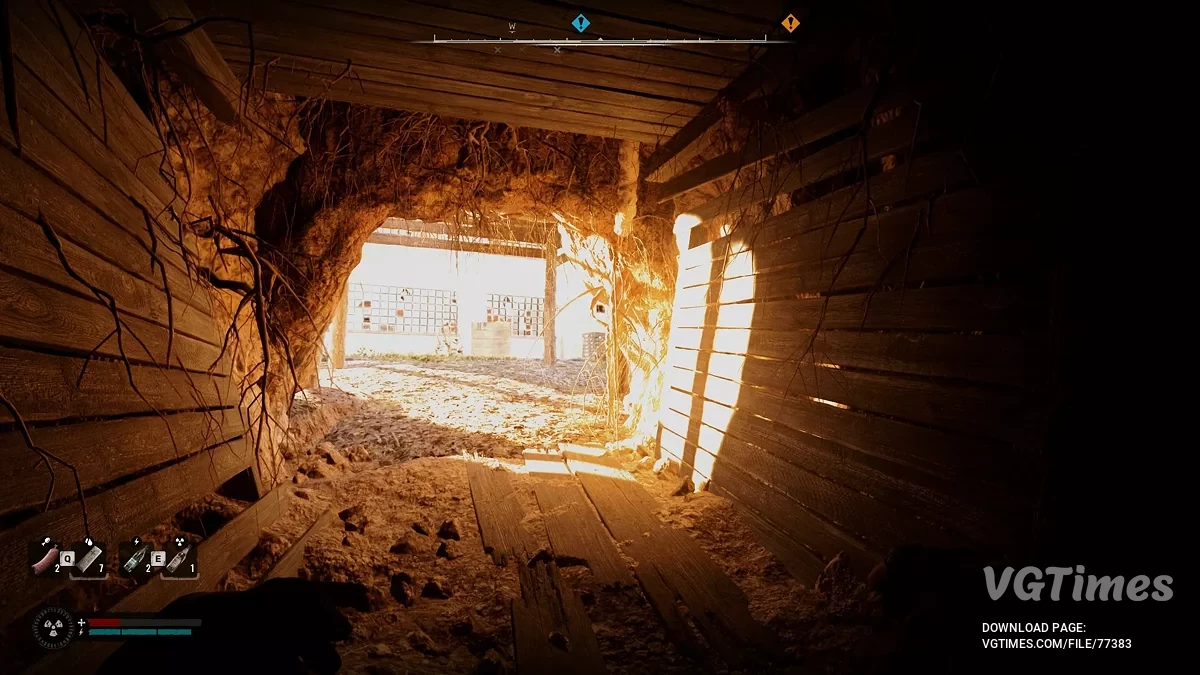Select the sausage food quick slot
Image resolution: width=1200 pixels, height=675 pixels.
tap(46, 560)
